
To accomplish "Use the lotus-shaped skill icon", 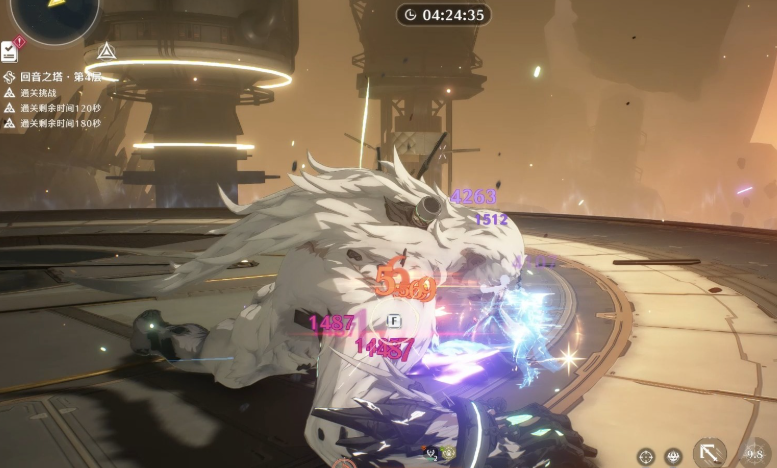I will [674, 456].
